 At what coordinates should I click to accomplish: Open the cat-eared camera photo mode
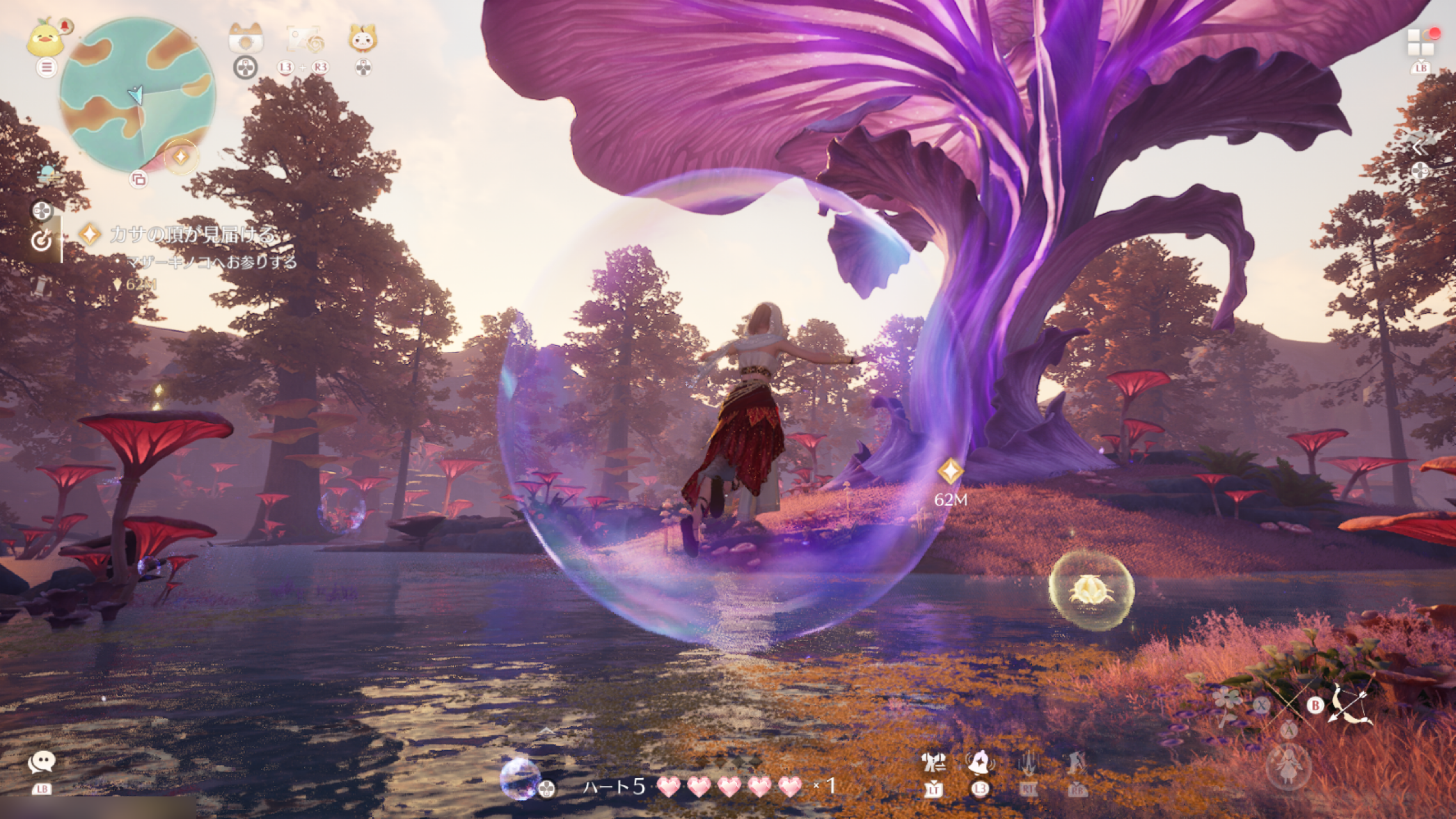coord(246,39)
